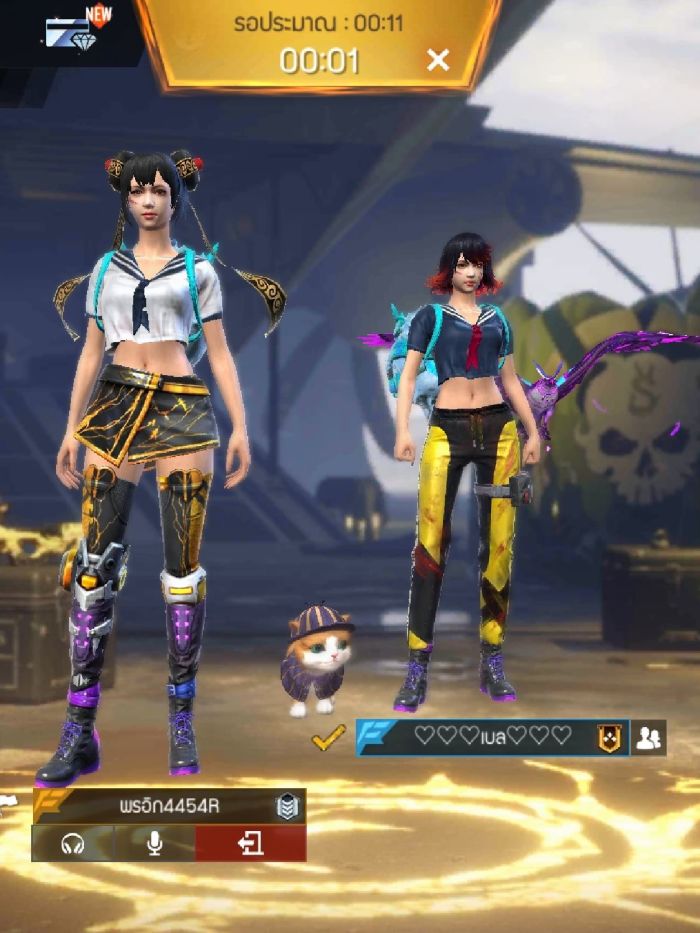Viewport: 700px width, 933px height.
Task: Leave the squad with the red exit button
Action: (x=250, y=844)
